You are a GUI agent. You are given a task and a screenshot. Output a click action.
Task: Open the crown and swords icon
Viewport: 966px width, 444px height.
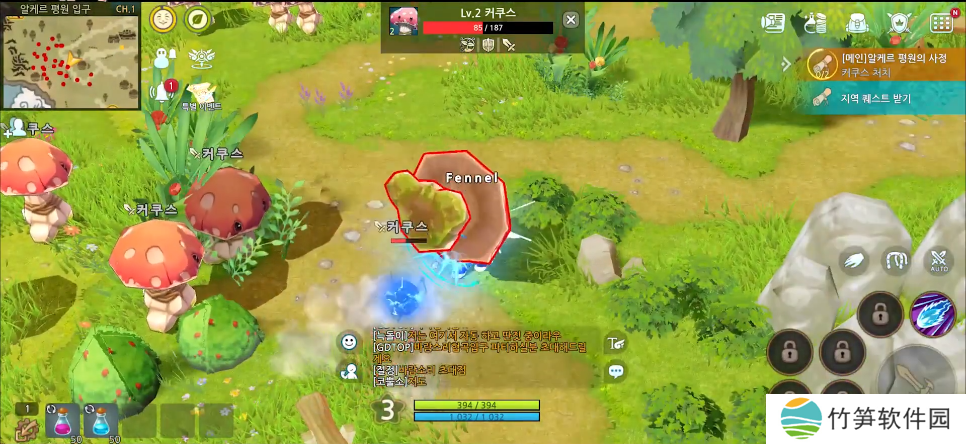(898, 22)
